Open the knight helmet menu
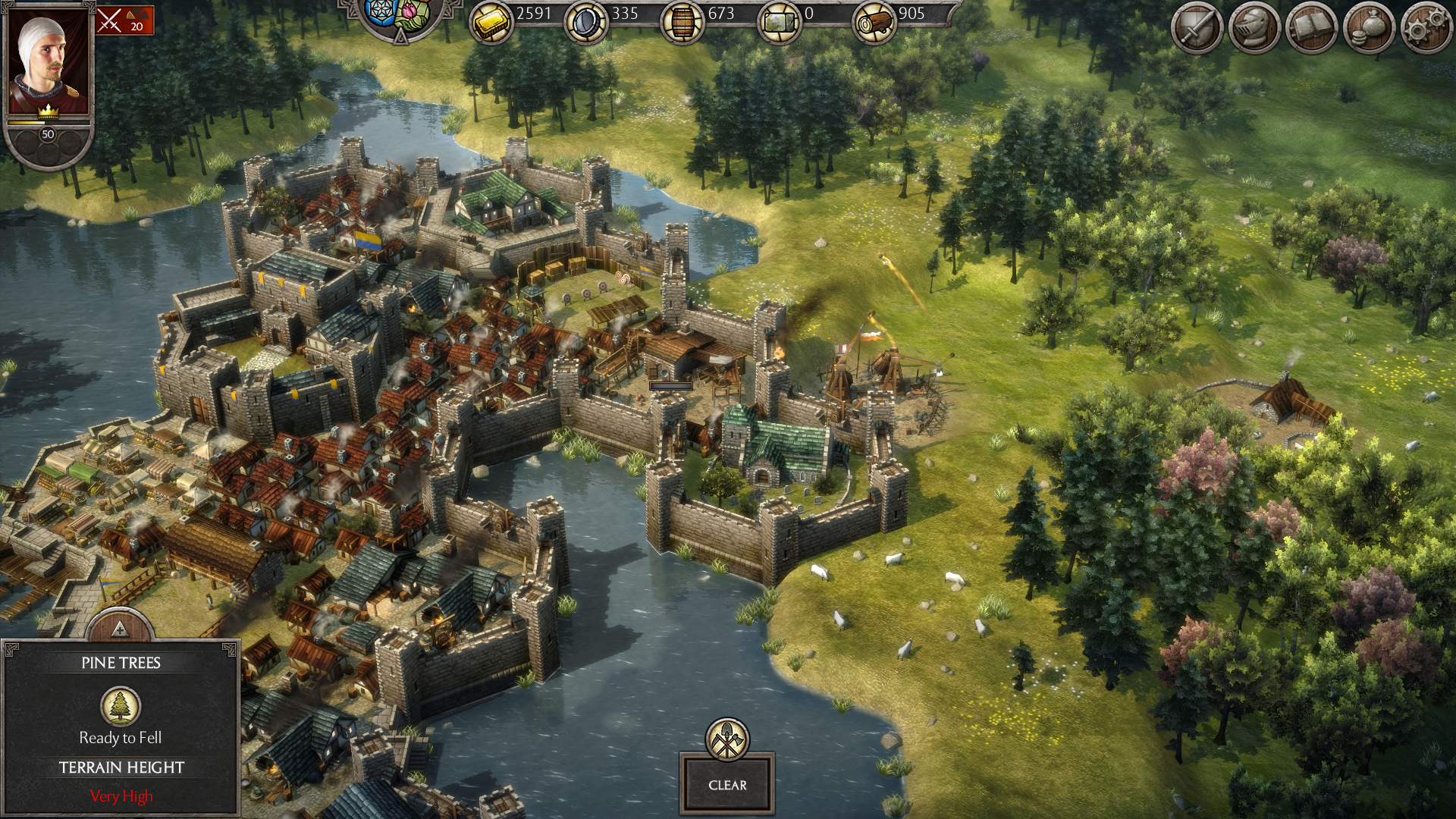 (x=1254, y=29)
